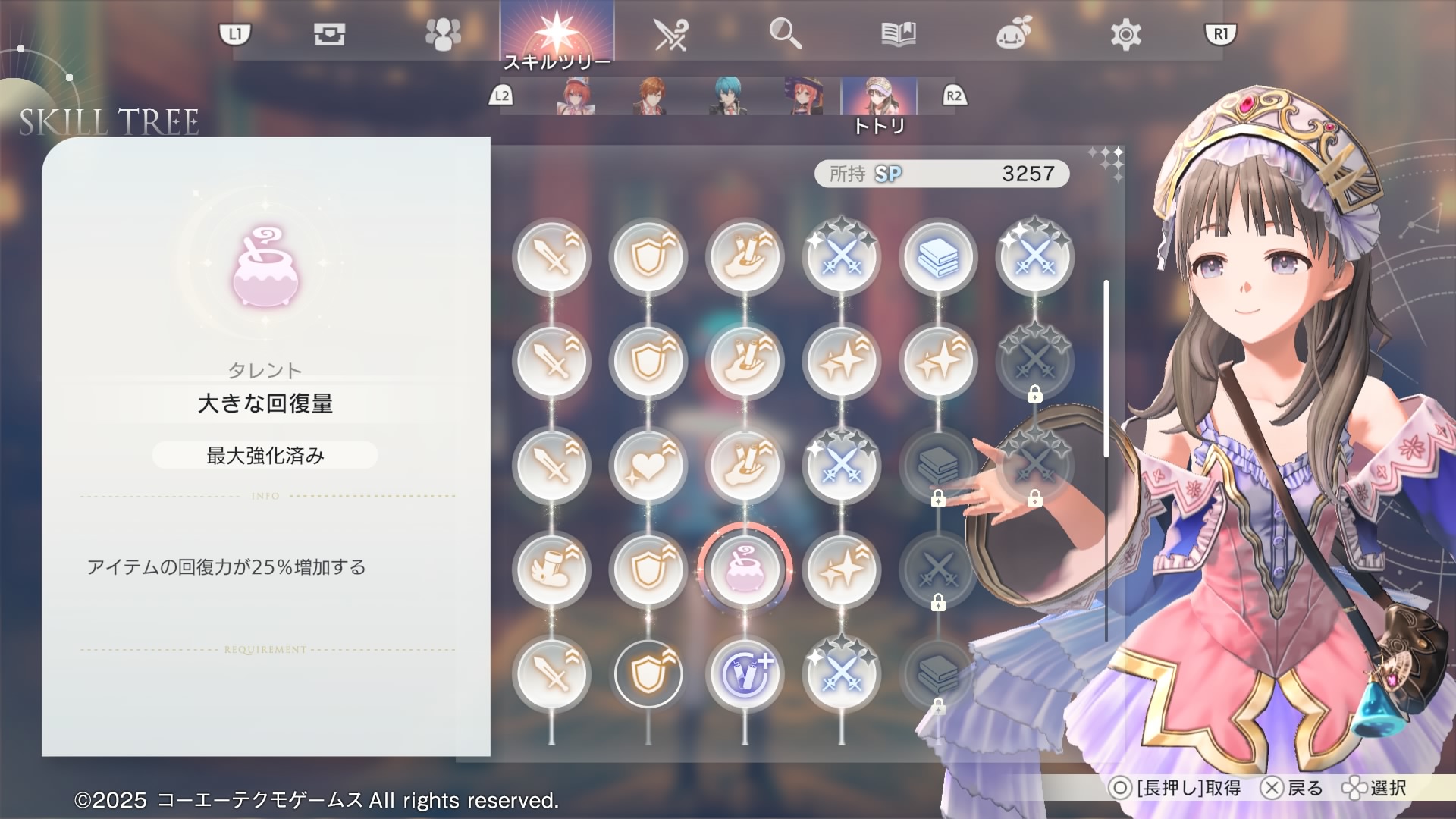This screenshot has width=1456, height=819.
Task: Select the crossed sword and tools tab
Action: (670, 35)
